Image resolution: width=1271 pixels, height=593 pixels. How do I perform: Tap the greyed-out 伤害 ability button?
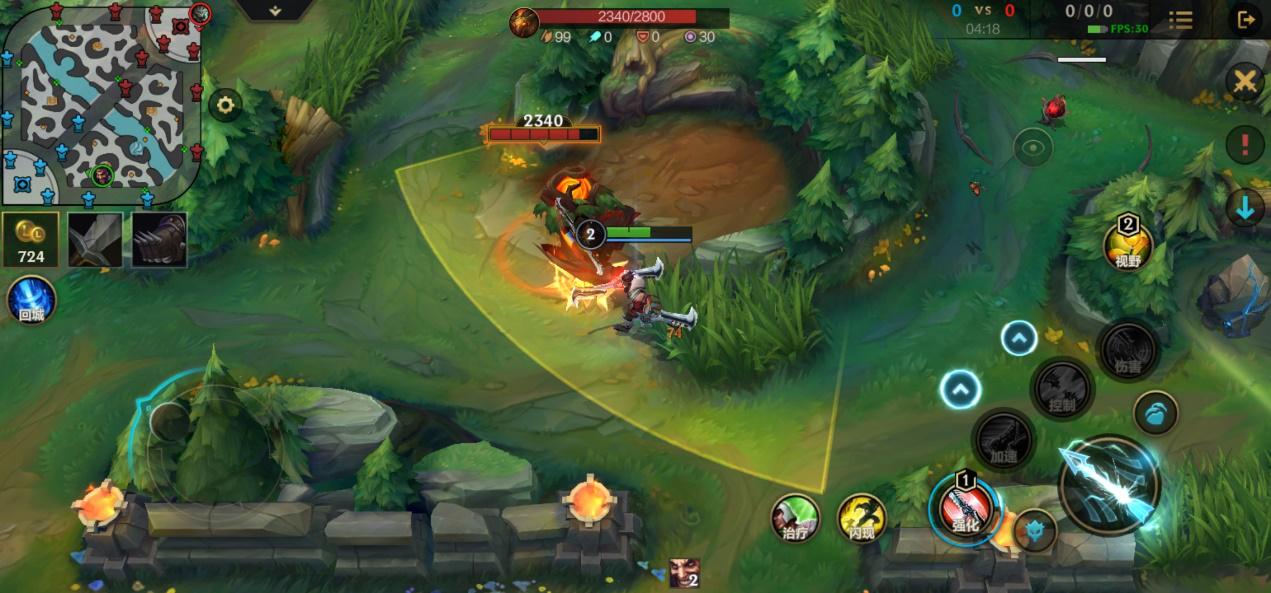coord(1127,351)
